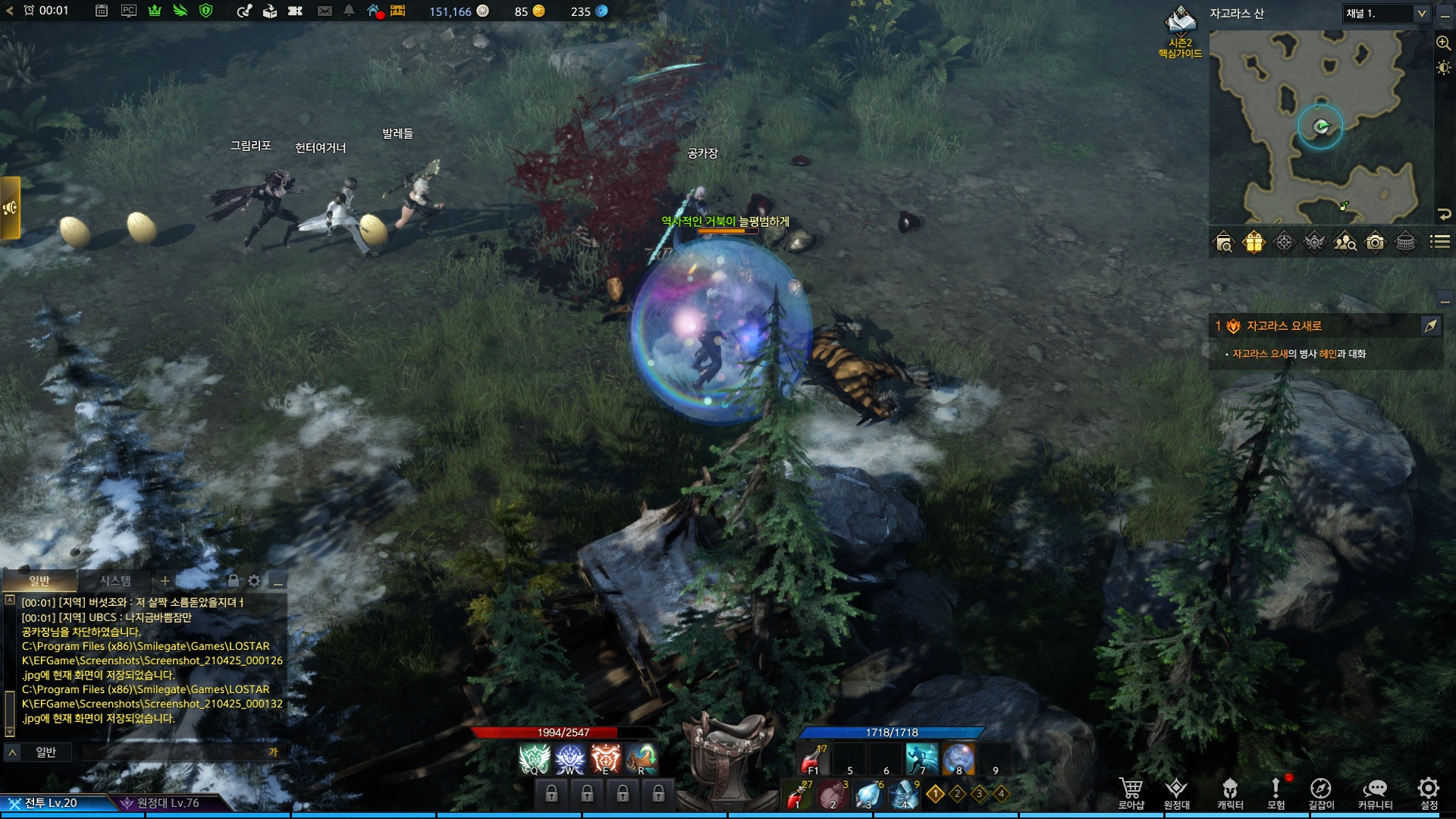This screenshot has height=819, width=1456.
Task: Open the gift box icon below minimap
Action: click(1254, 242)
